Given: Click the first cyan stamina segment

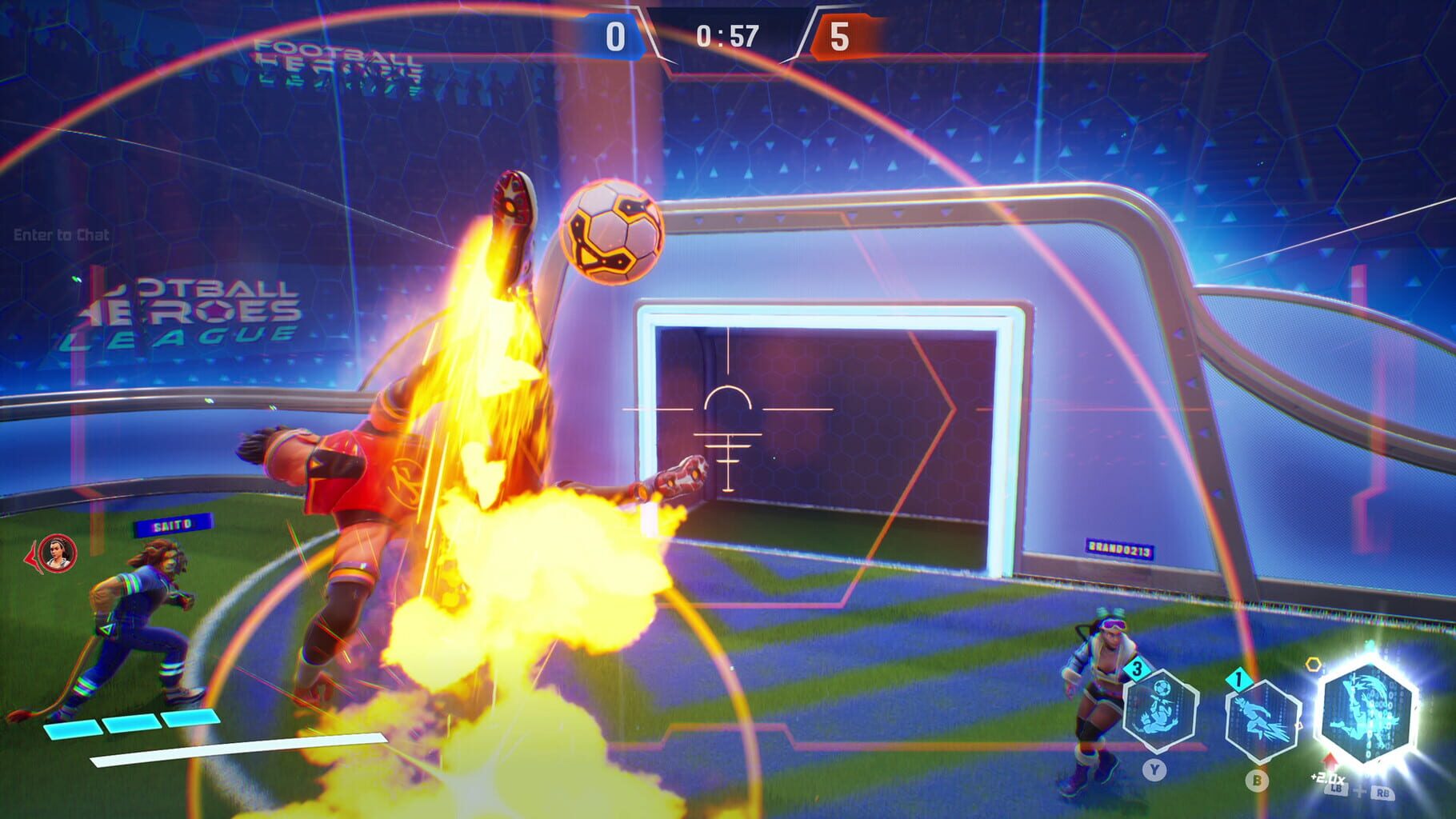Looking at the screenshot, I should 72,728.
